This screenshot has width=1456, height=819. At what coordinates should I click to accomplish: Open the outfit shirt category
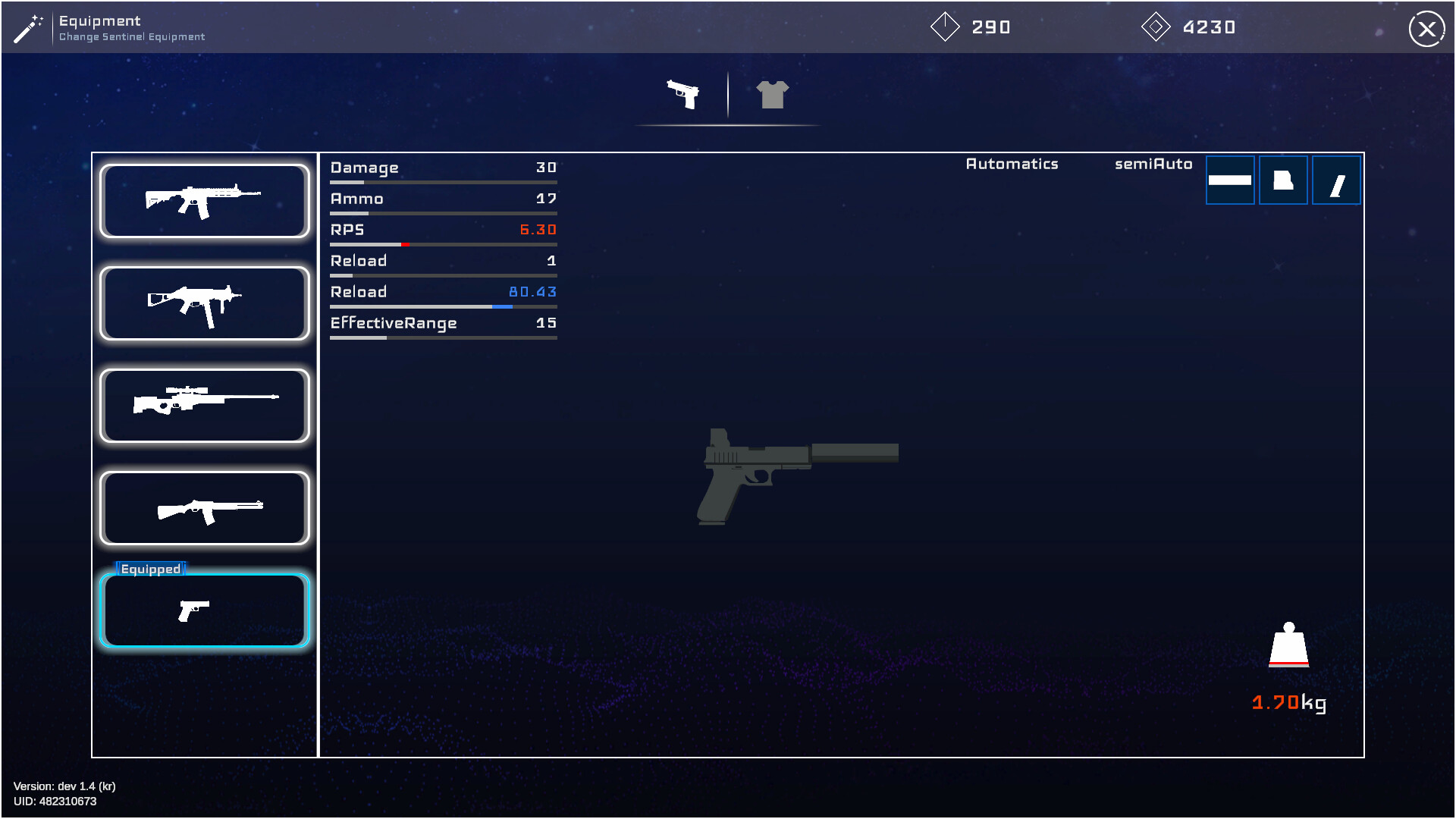point(772,94)
